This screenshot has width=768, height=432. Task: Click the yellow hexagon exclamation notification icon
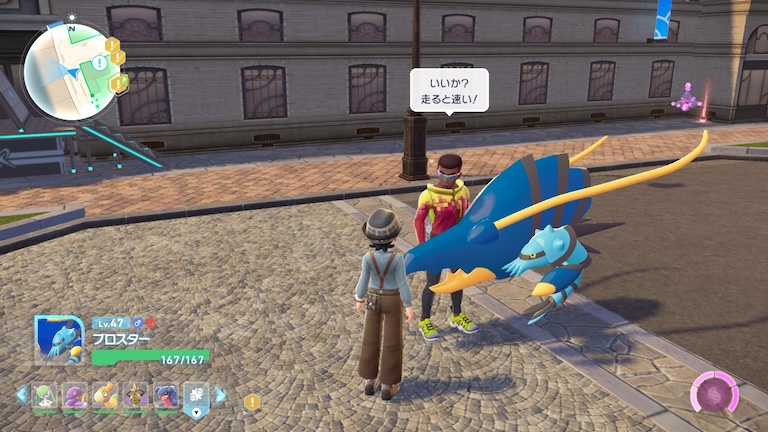click(x=252, y=402)
